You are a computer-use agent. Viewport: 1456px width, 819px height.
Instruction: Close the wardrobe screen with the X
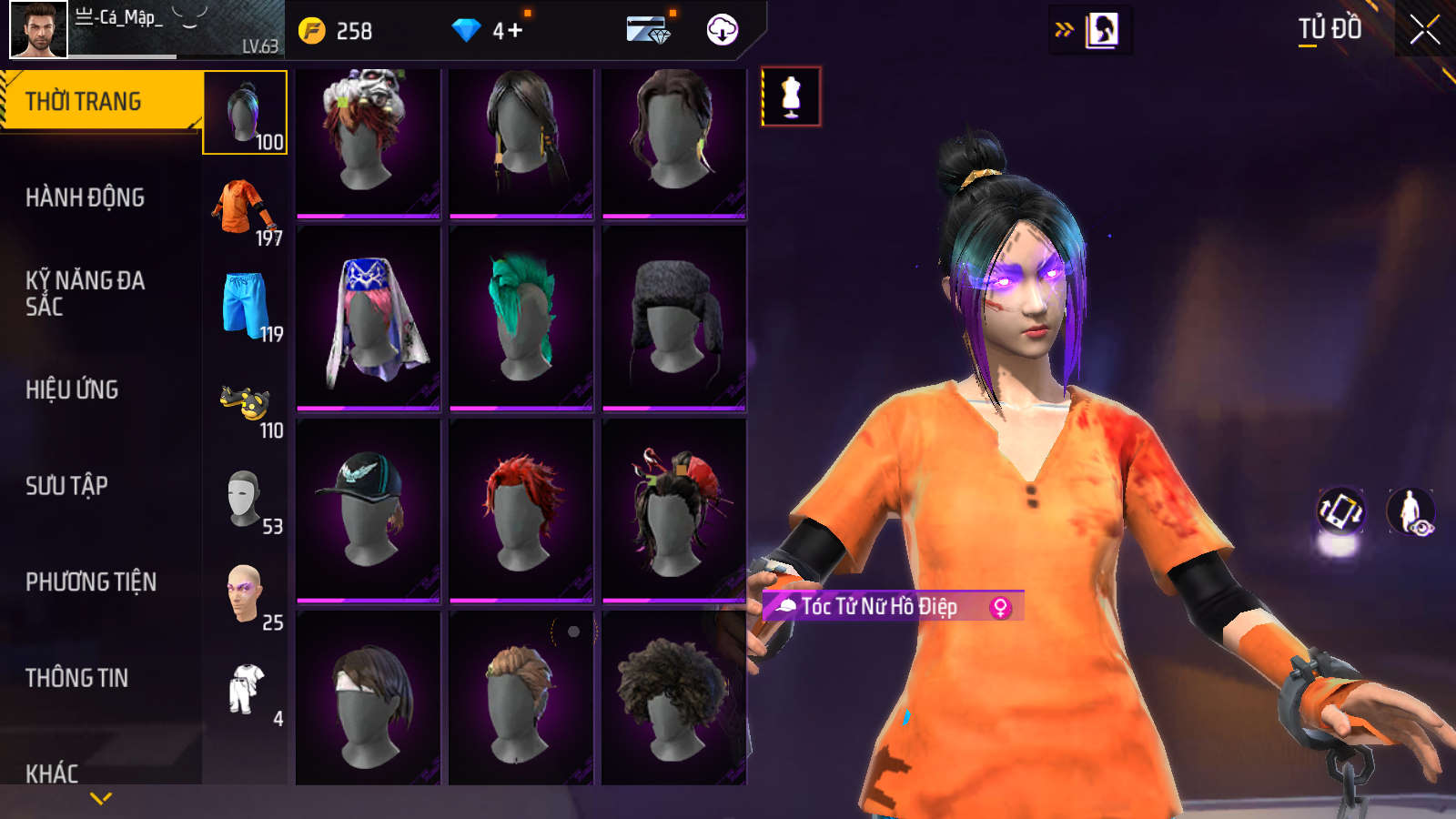tap(1424, 30)
